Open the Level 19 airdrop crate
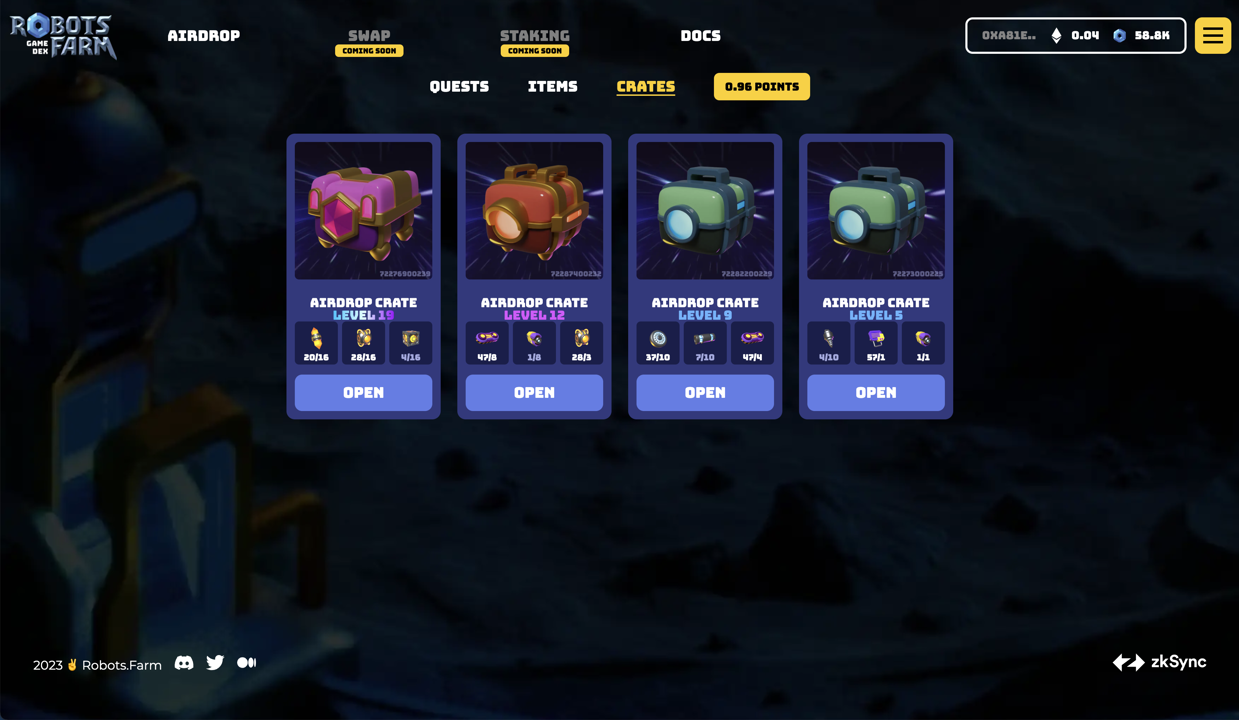 point(363,393)
